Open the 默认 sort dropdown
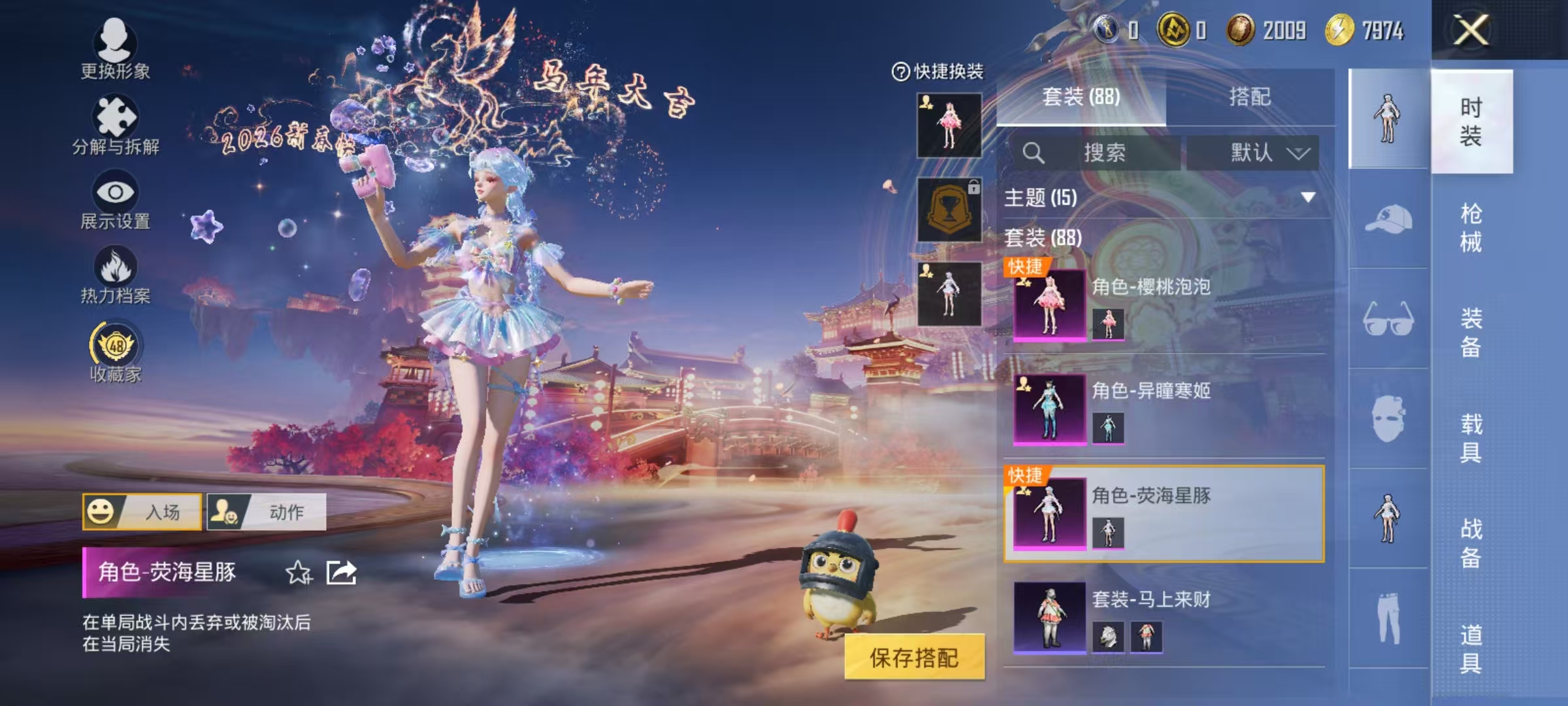Screen dimensions: 1568x706 point(1254,152)
